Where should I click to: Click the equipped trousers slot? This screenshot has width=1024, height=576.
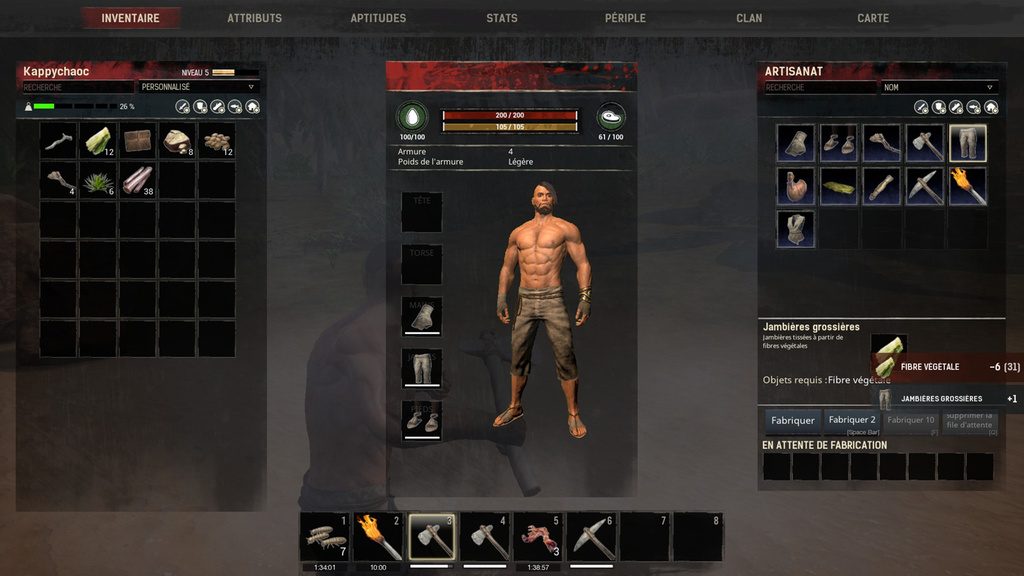tap(421, 368)
